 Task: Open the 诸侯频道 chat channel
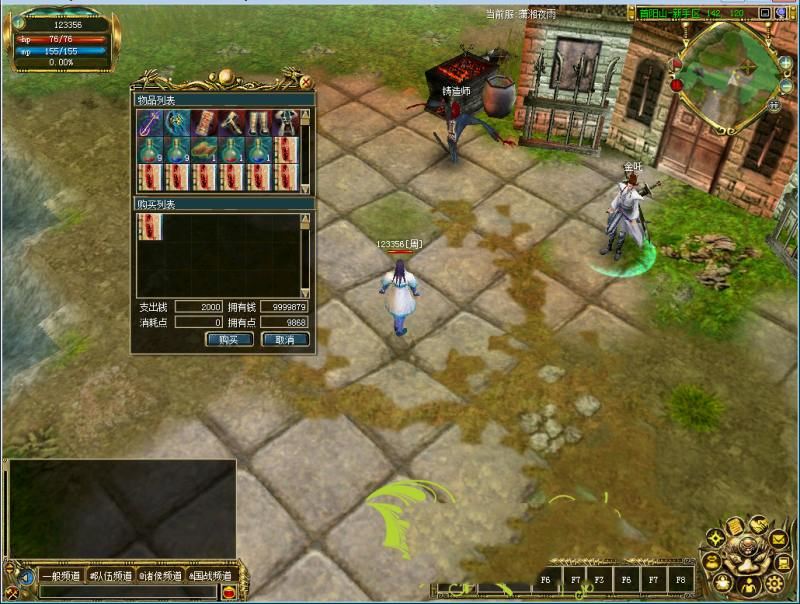point(160,576)
